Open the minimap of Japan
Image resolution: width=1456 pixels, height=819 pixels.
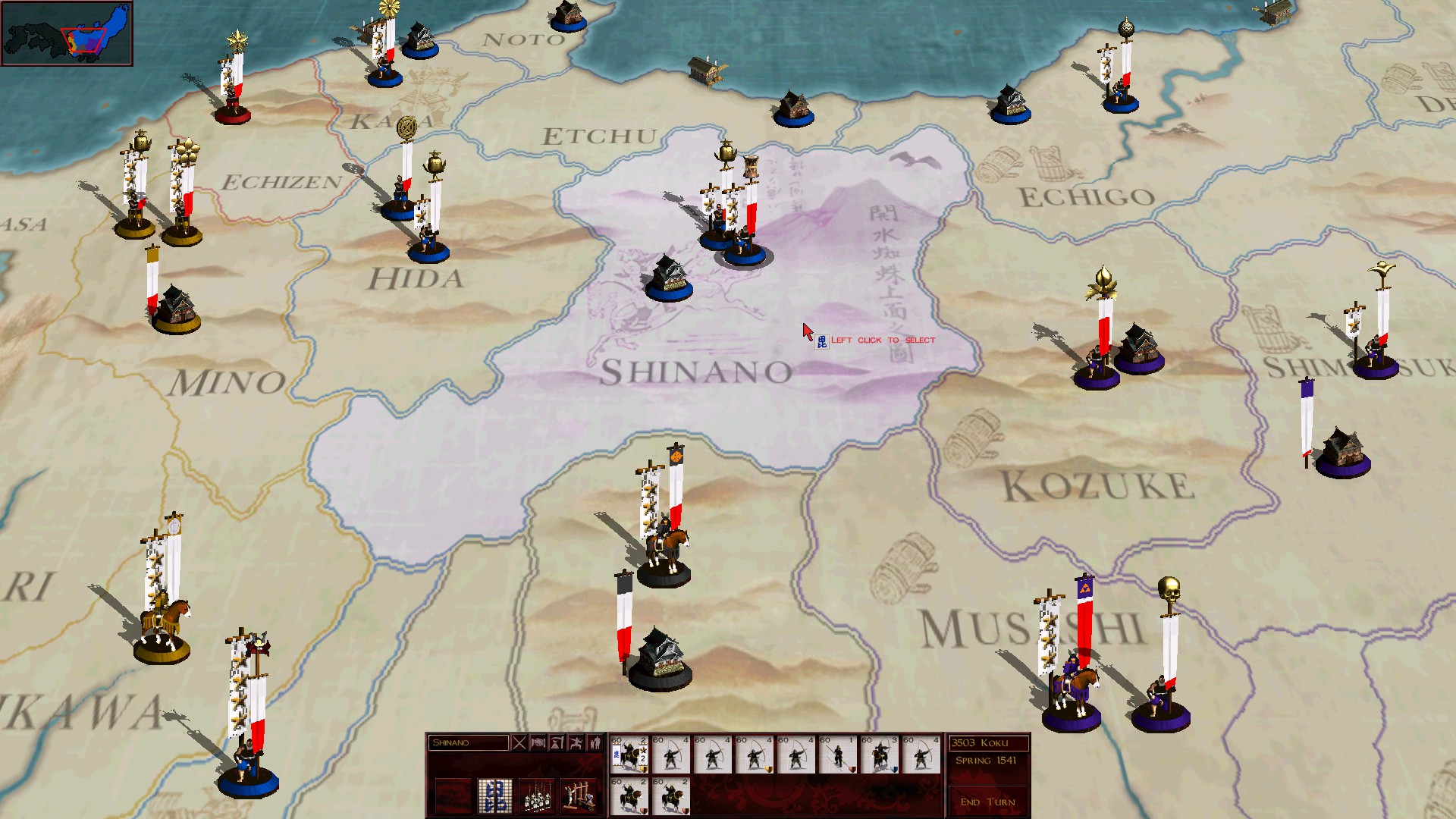click(x=67, y=33)
